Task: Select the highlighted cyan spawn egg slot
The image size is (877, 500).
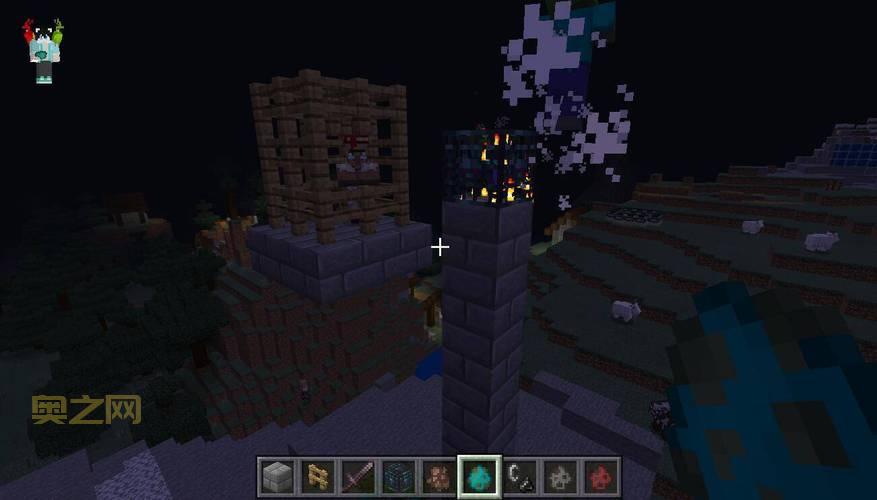Action: (479, 477)
